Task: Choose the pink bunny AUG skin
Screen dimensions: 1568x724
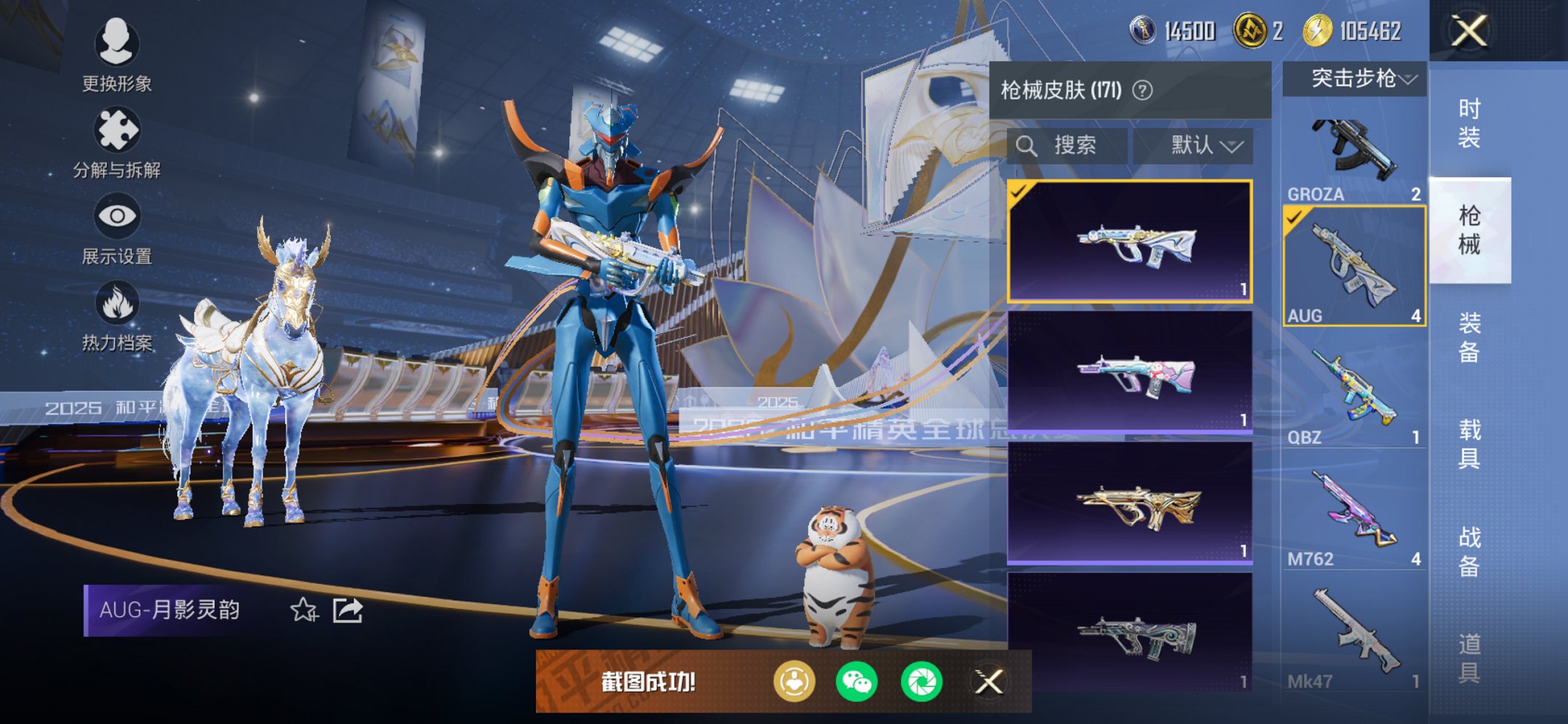Action: pos(1130,372)
